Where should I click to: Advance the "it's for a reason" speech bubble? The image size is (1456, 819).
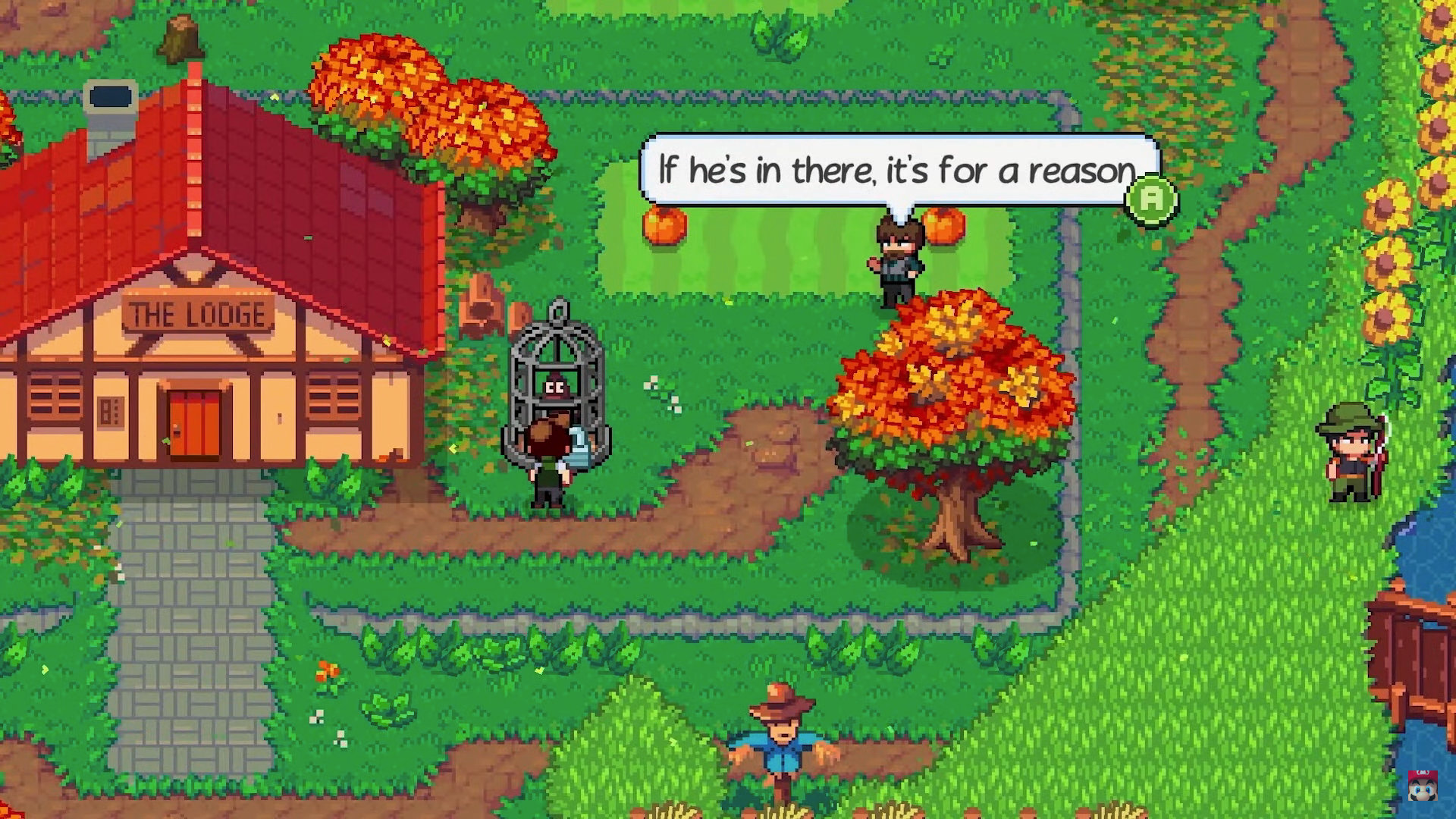point(1151,199)
